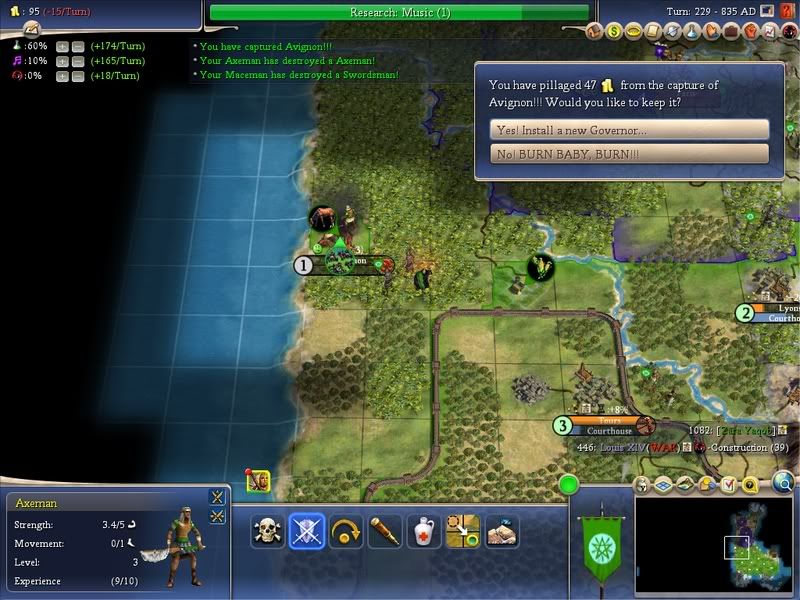This screenshot has width=800, height=600.
Task: Open the Civilopedia red question mark book
Action: click(x=788, y=12)
